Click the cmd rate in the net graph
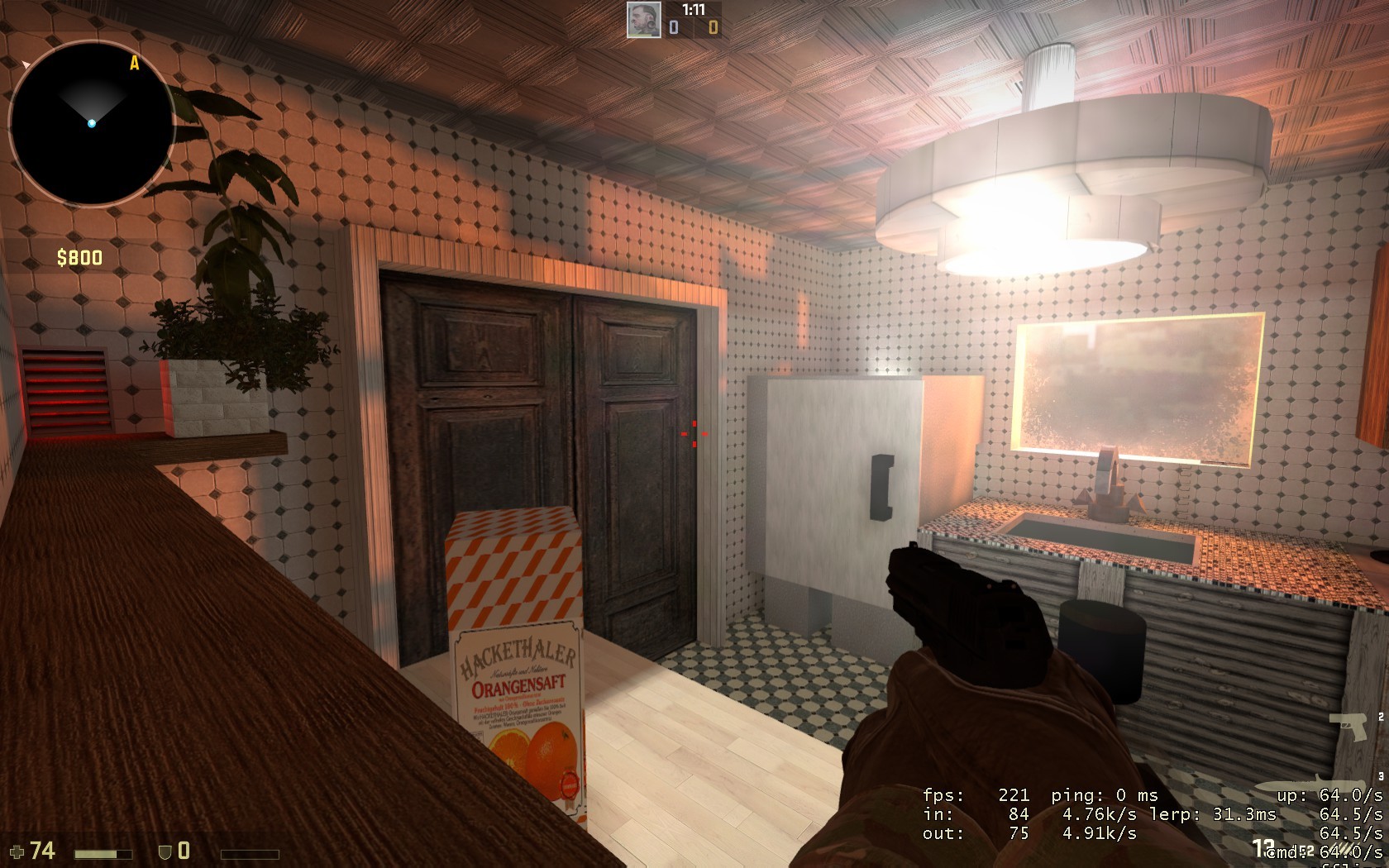1389x868 pixels. pyautogui.click(x=1286, y=851)
